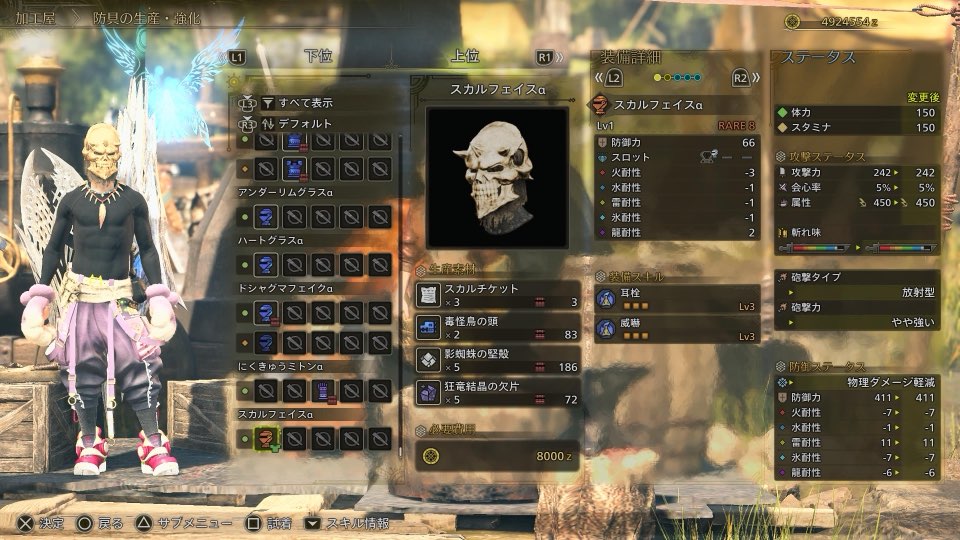Change the デフォルト sort order
The width and height of the screenshot is (960, 540).
click(307, 124)
